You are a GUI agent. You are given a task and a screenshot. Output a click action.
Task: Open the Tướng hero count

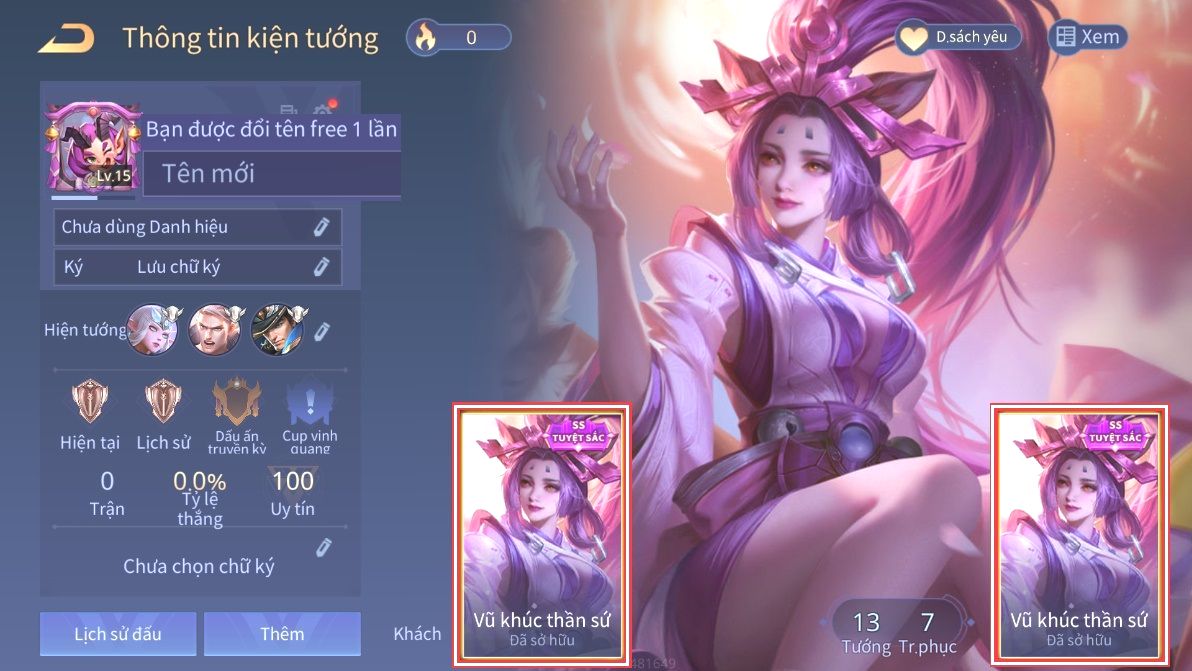[x=866, y=632]
